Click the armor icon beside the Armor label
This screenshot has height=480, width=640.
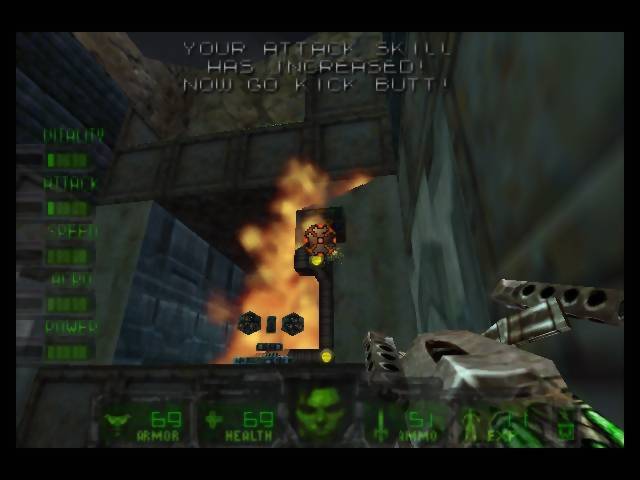click(x=116, y=420)
